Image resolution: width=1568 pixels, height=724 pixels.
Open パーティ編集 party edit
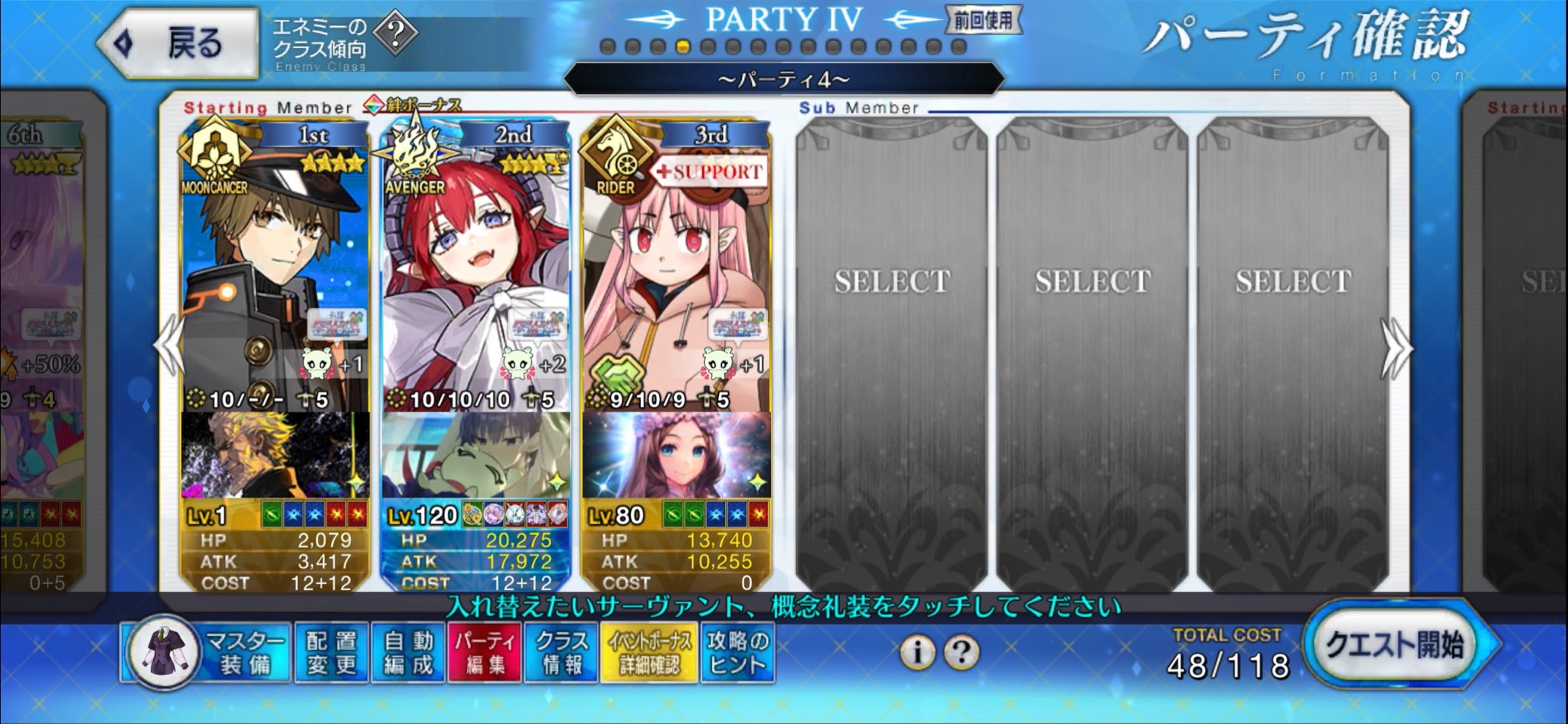(485, 653)
